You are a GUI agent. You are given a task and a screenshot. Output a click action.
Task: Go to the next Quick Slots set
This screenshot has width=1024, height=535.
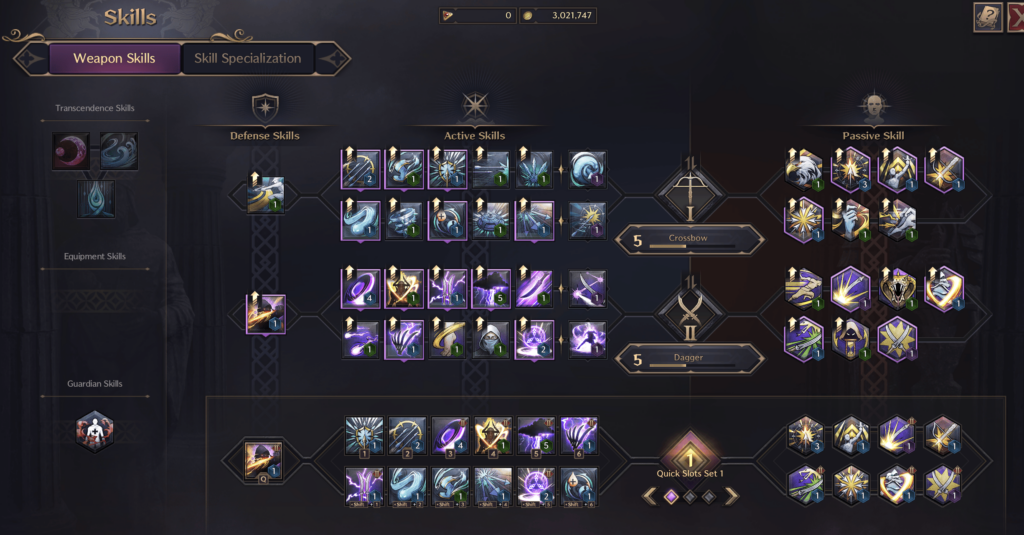732,496
